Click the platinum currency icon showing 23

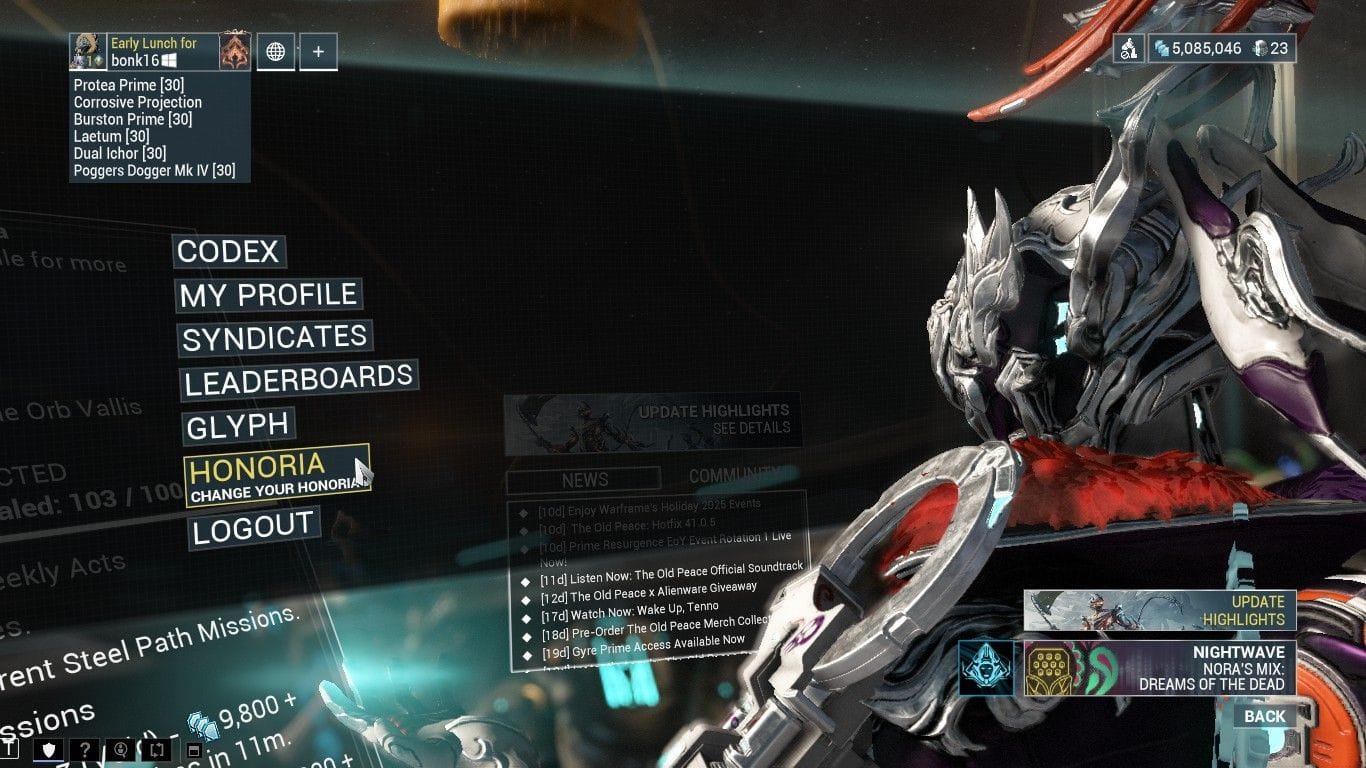1261,48
